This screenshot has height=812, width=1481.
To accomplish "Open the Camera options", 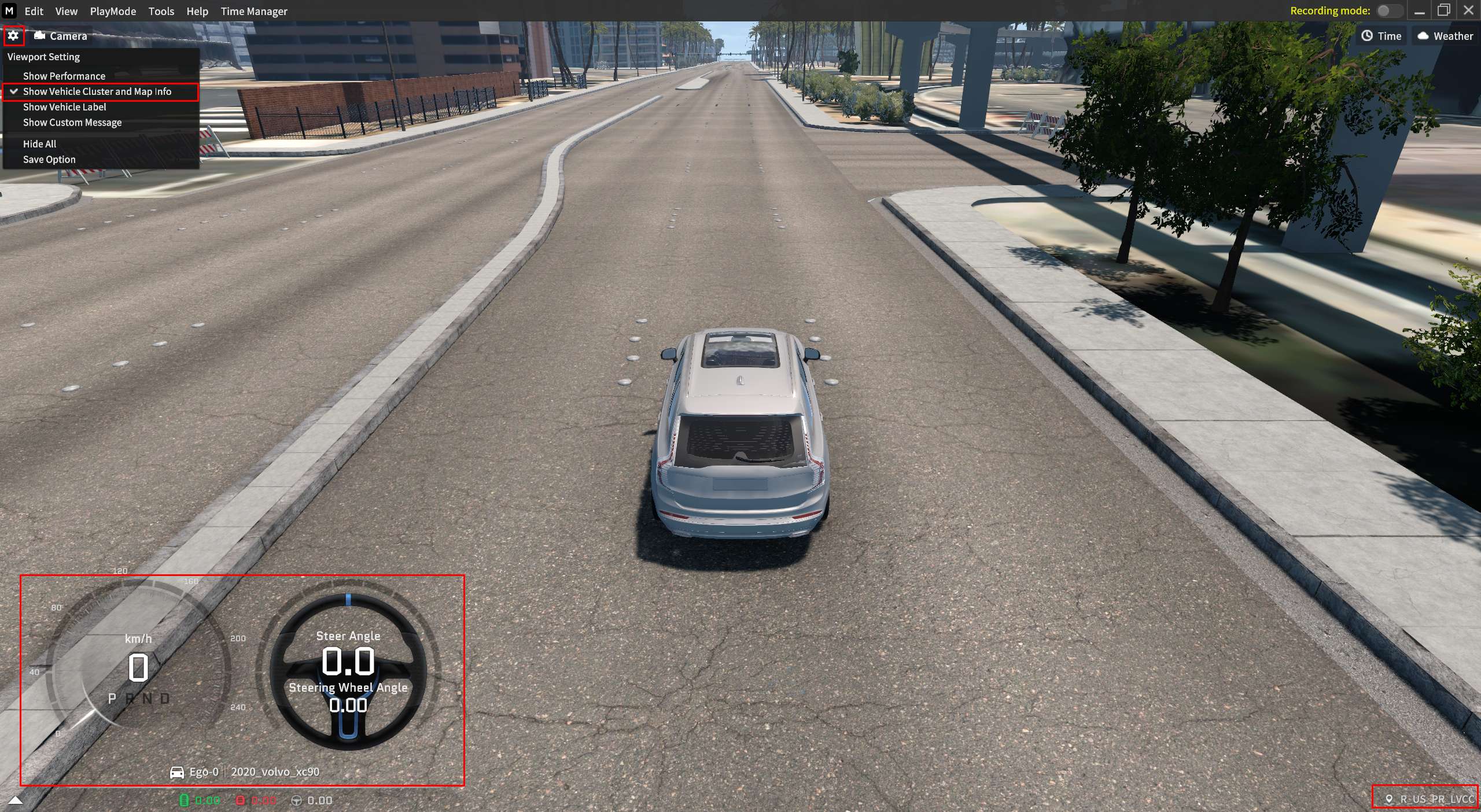I will [61, 36].
